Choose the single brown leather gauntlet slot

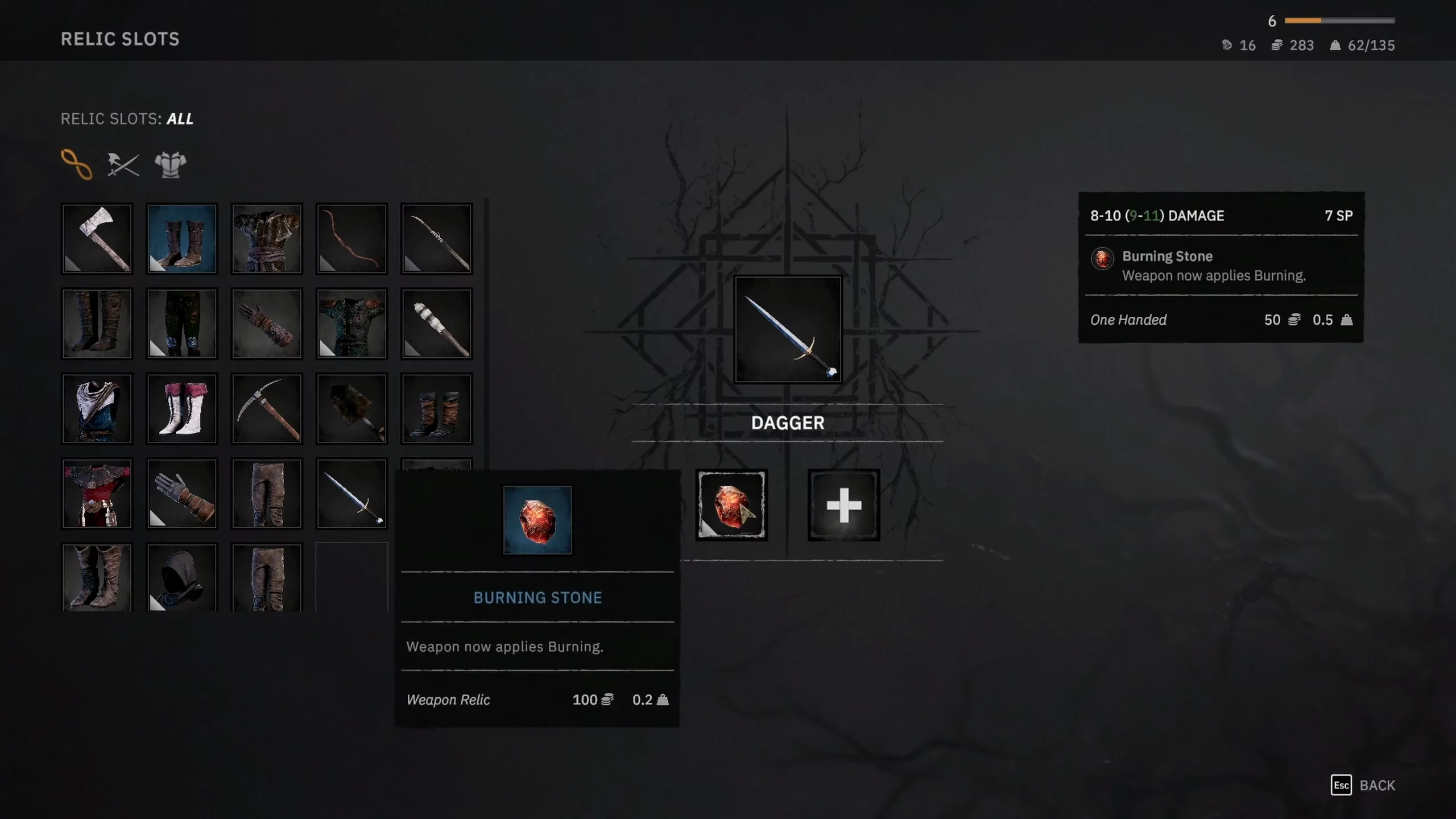point(267,324)
